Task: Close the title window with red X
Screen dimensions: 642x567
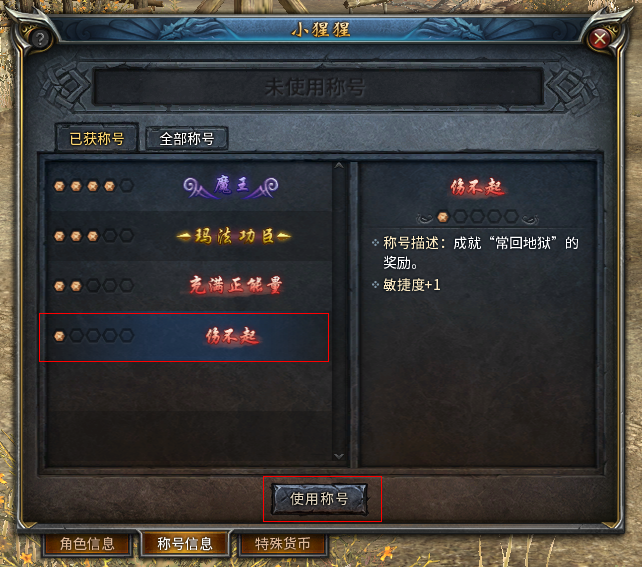Action: pyautogui.click(x=600, y=39)
